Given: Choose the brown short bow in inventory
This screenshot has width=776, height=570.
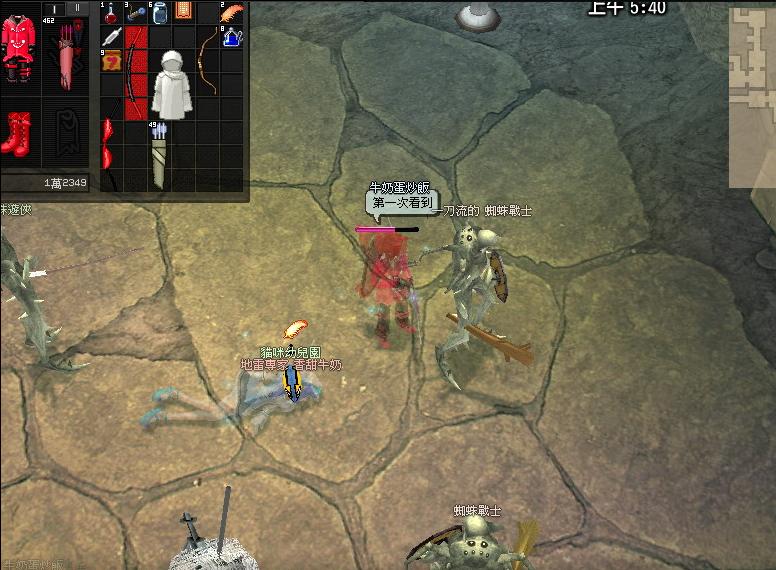Looking at the screenshot, I should click(x=208, y=60).
